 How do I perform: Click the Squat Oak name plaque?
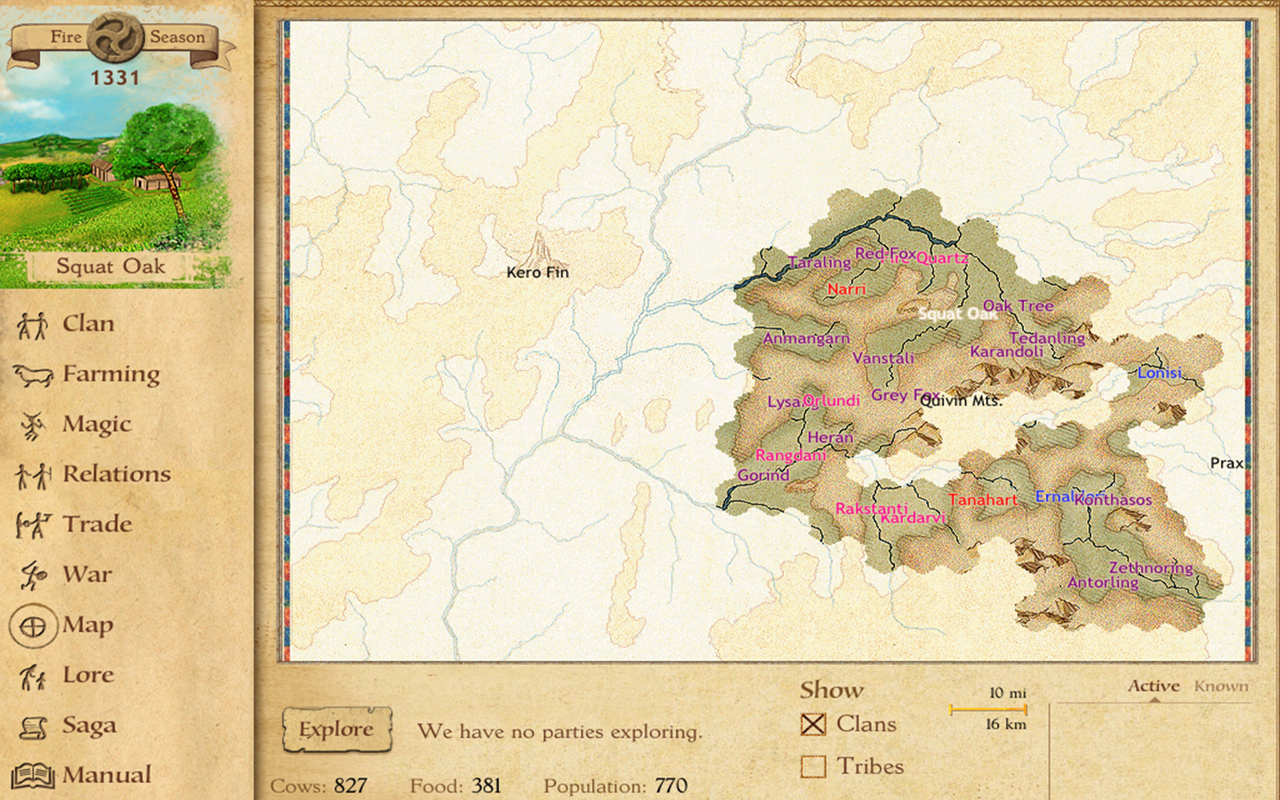click(113, 266)
